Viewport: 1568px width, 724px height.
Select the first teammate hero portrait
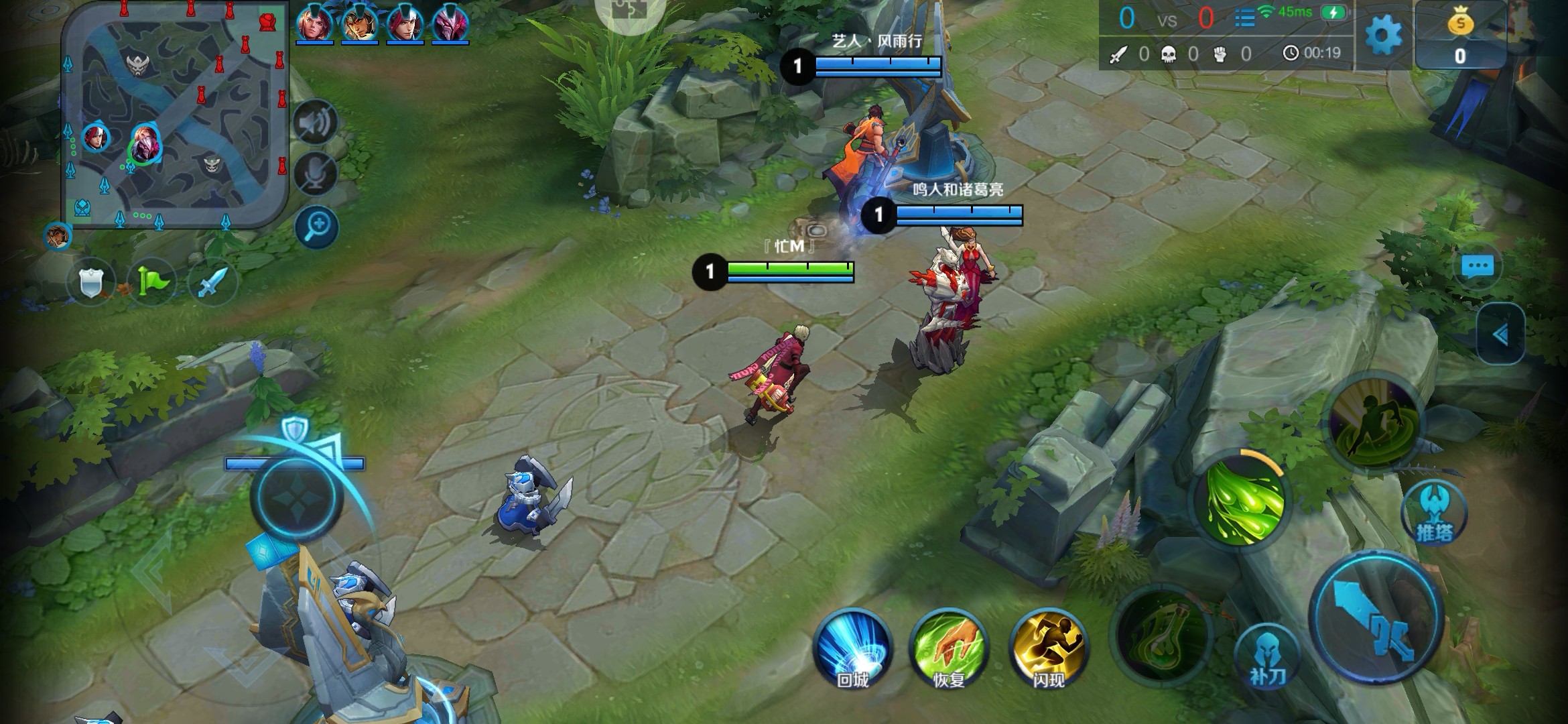(x=314, y=23)
